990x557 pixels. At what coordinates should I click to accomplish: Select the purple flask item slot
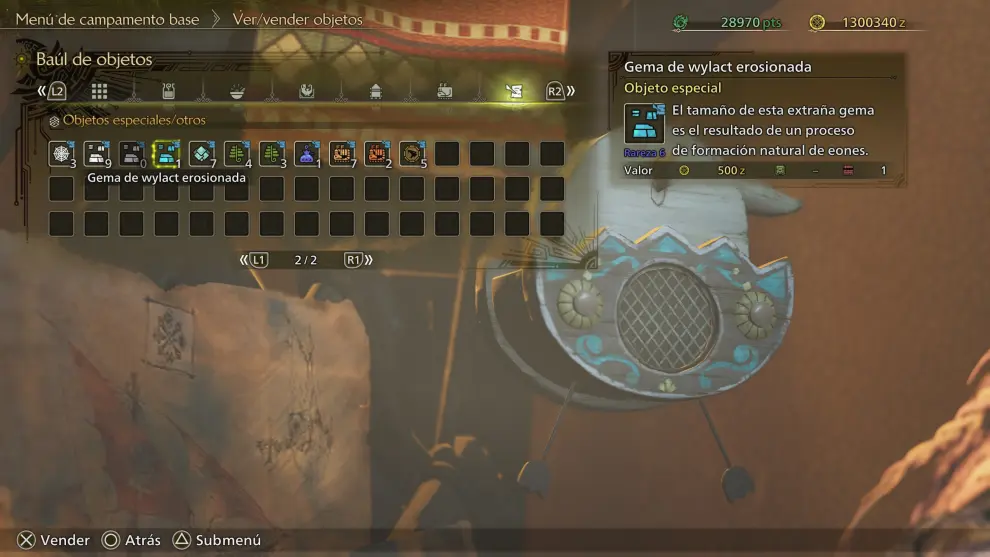click(306, 154)
